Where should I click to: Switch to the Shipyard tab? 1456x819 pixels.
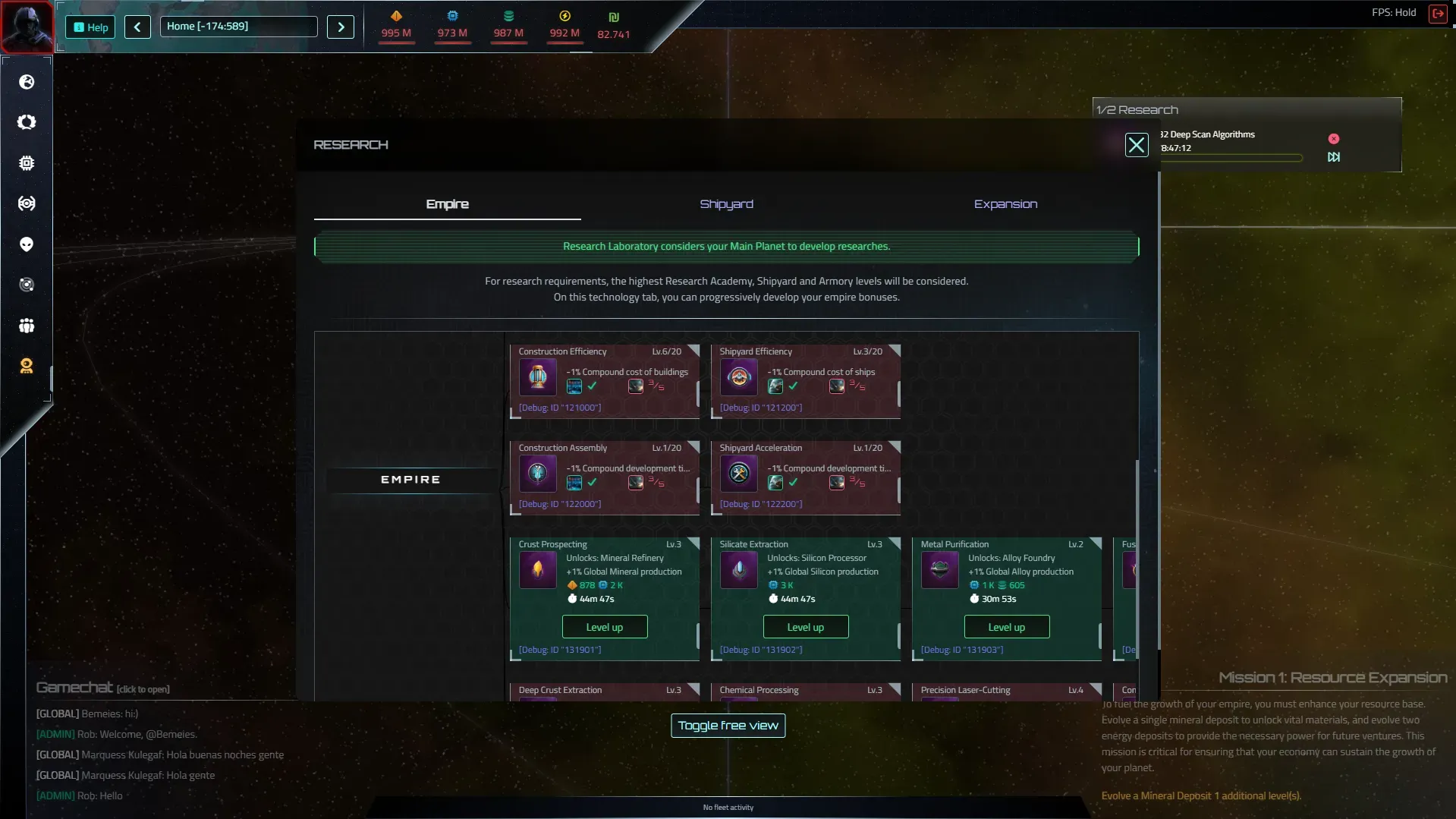click(726, 204)
